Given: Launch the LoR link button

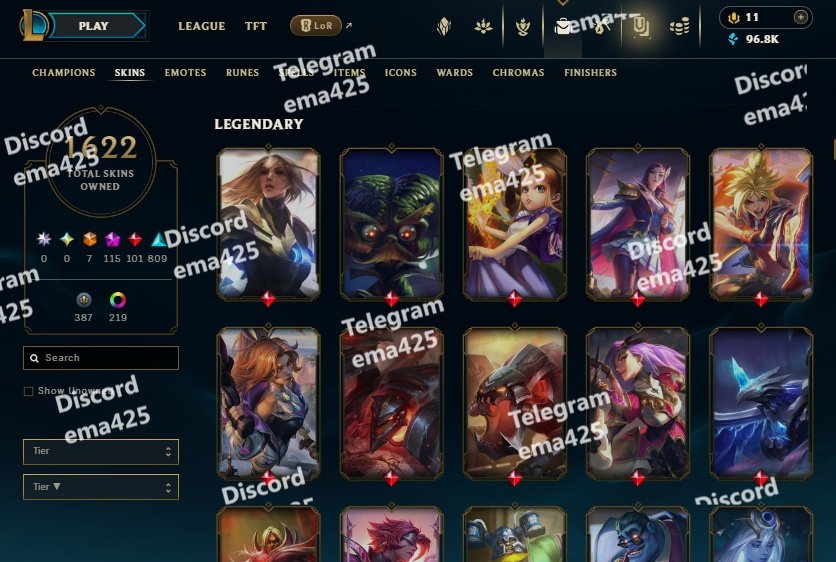Looking at the screenshot, I should (x=316, y=26).
